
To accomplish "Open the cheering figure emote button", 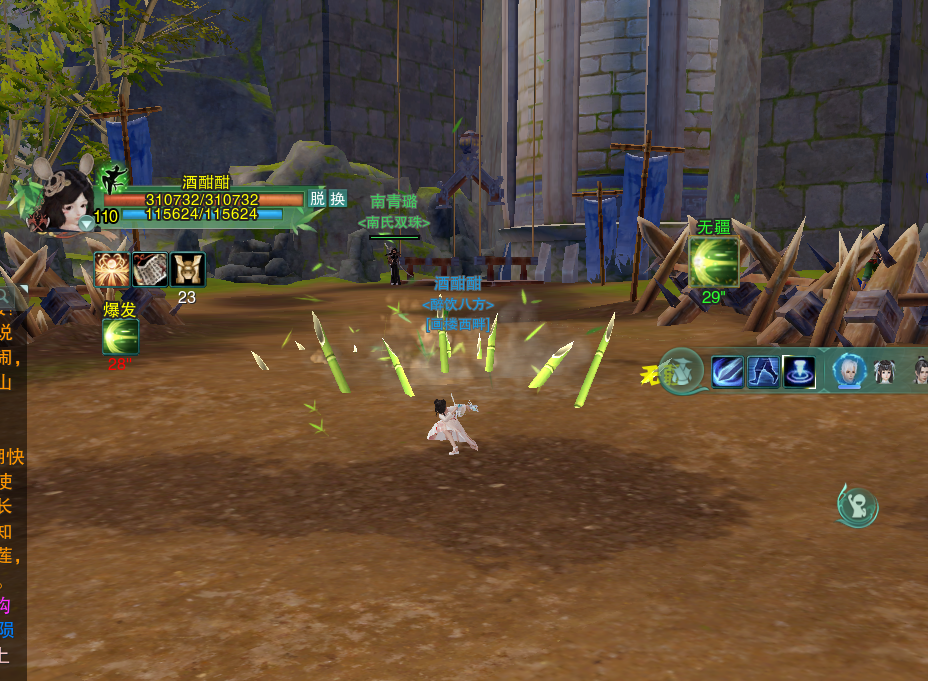I will click(857, 506).
